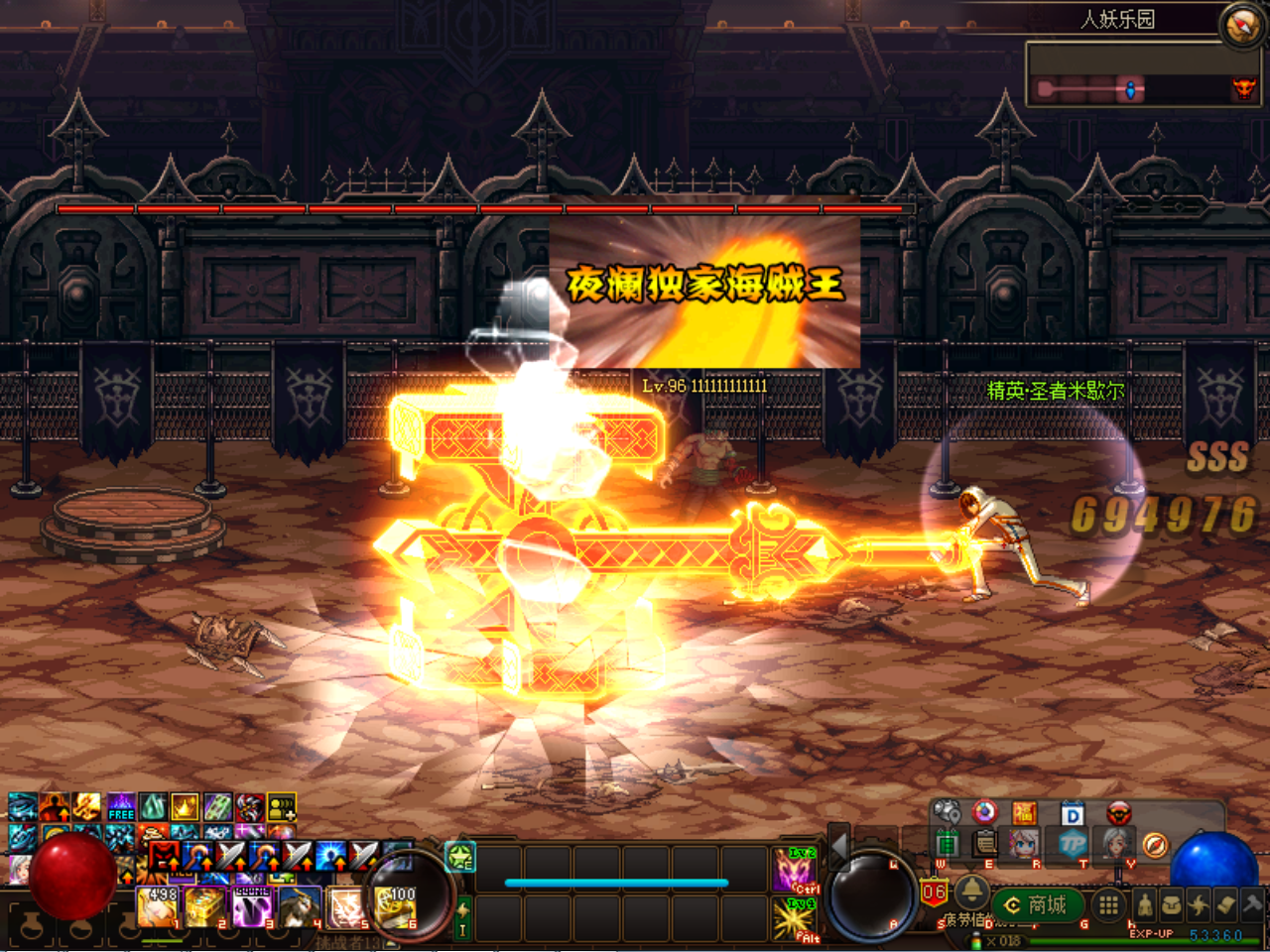Click the FREE purple crystal buff icon
This screenshot has height=952, width=1270.
click(121, 807)
